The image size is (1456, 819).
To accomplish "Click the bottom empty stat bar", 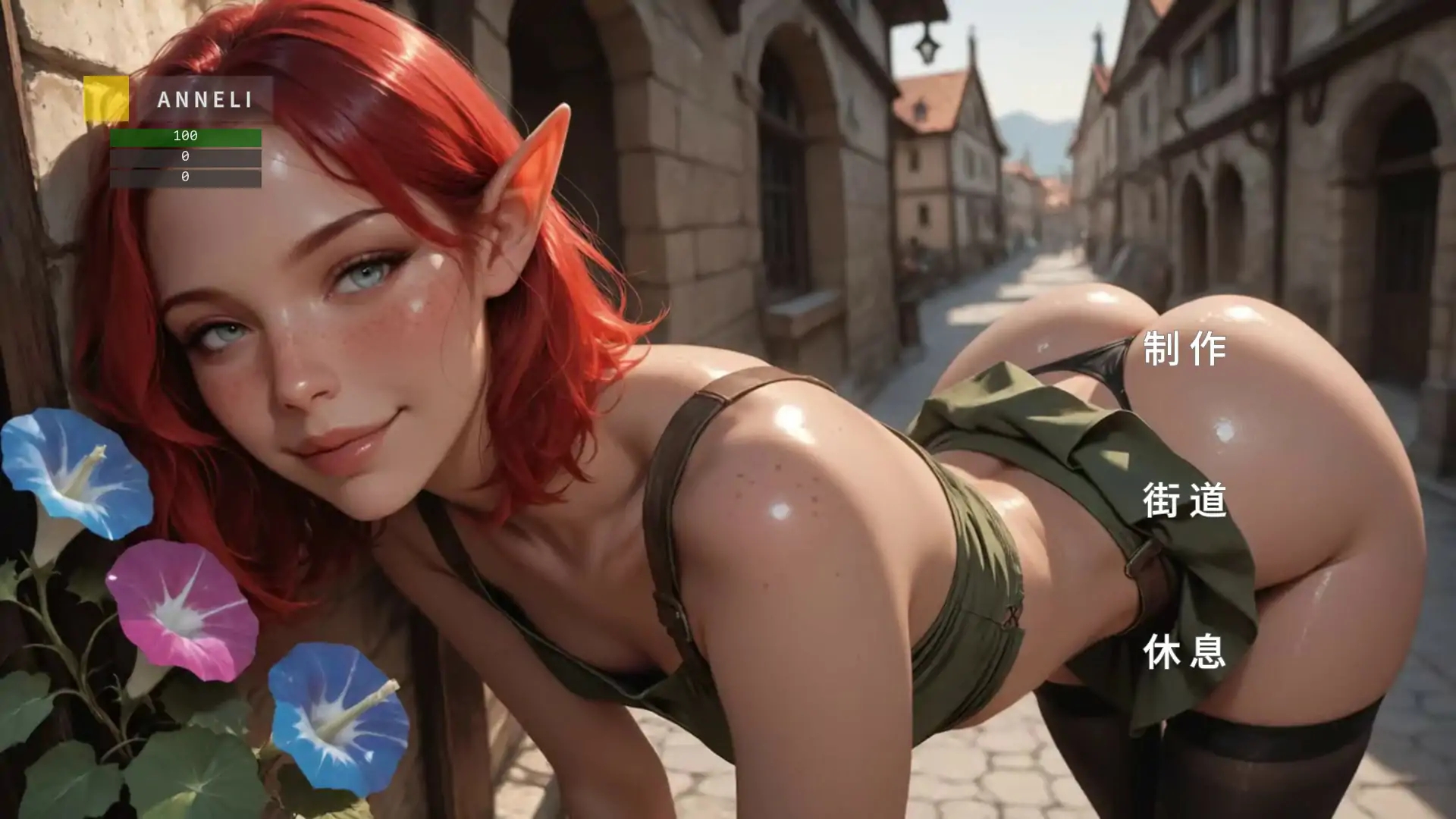I will 184,178.
